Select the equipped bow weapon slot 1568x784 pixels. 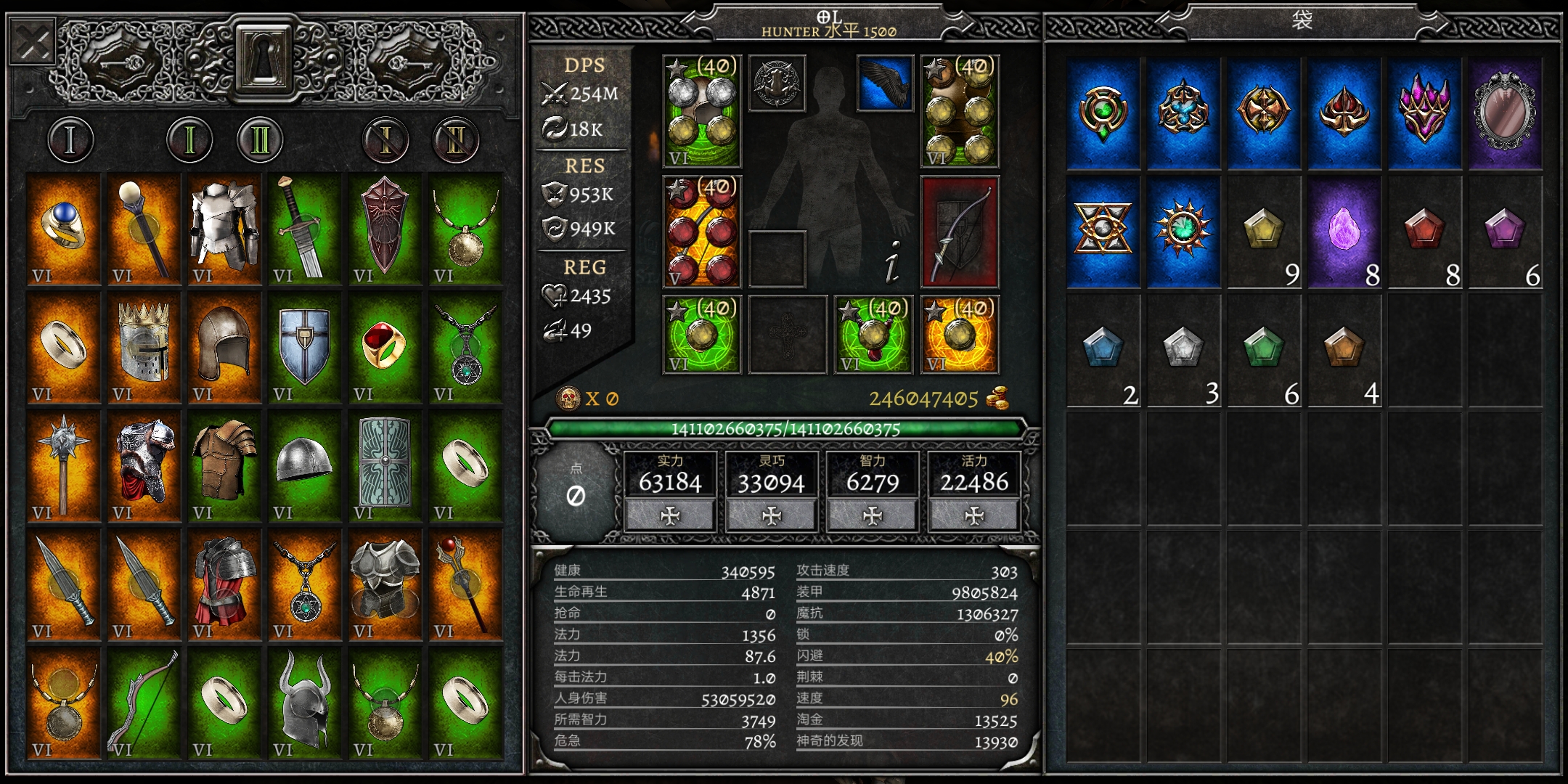(x=960, y=232)
